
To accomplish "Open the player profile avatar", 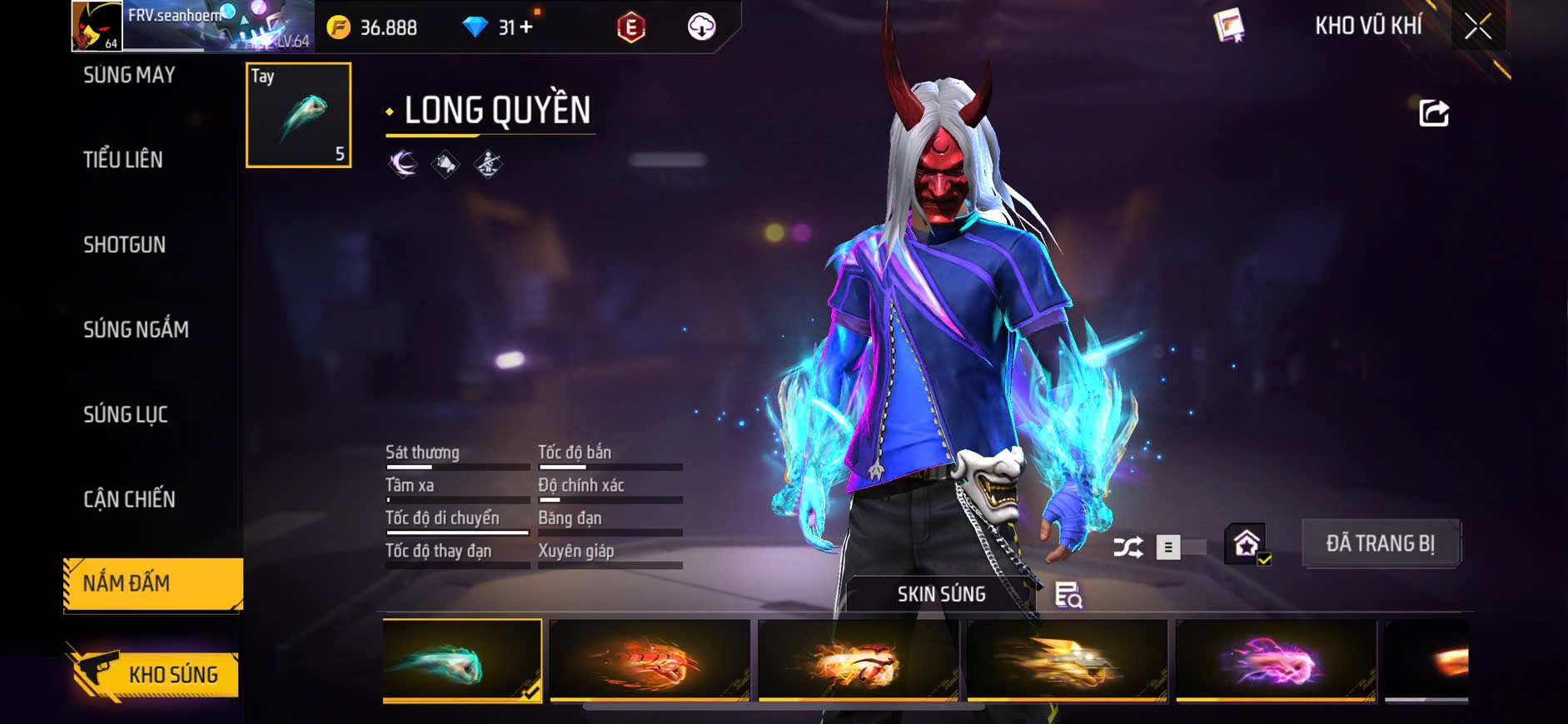I will tap(97, 26).
